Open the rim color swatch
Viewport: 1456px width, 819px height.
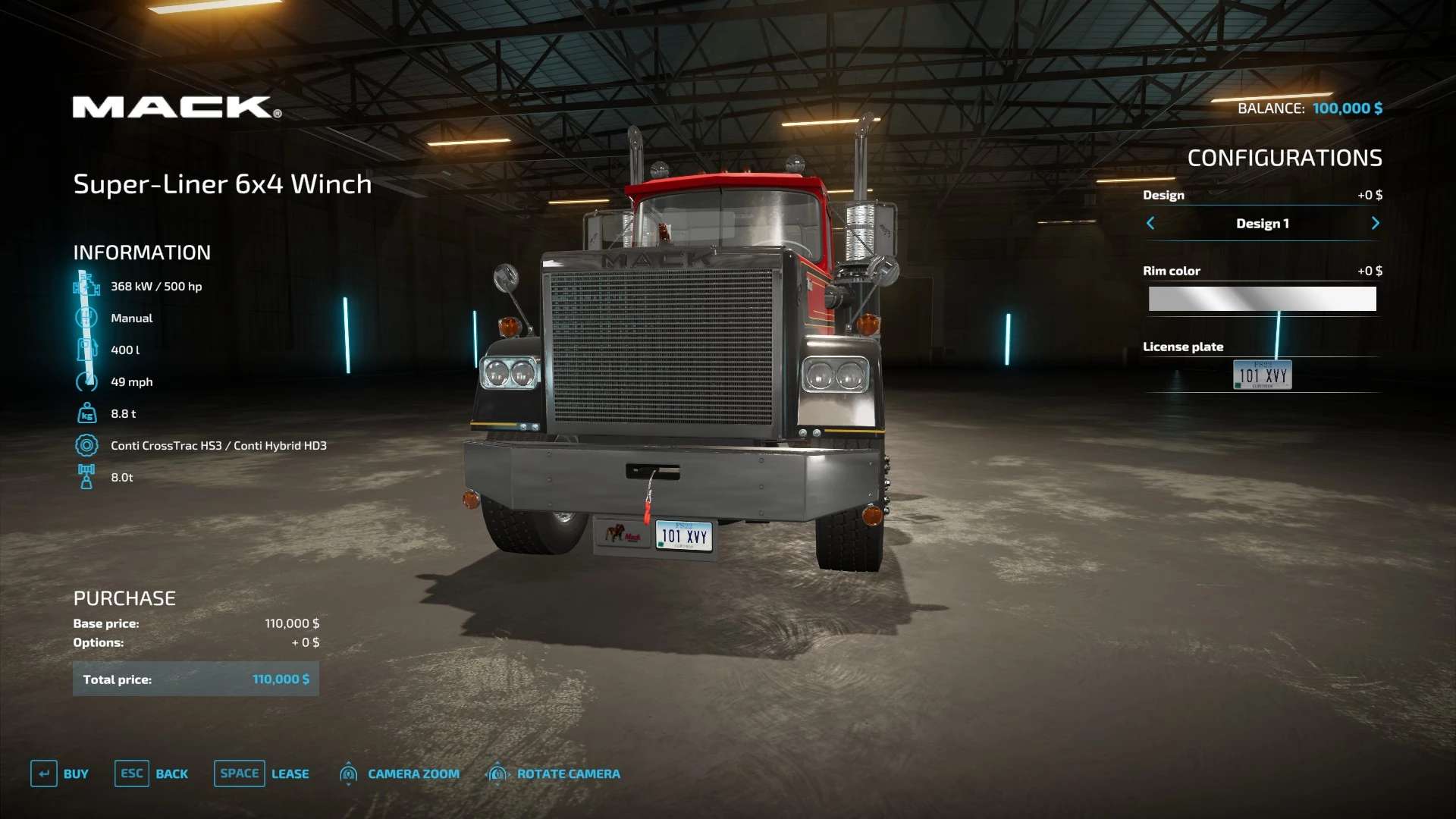click(1262, 299)
